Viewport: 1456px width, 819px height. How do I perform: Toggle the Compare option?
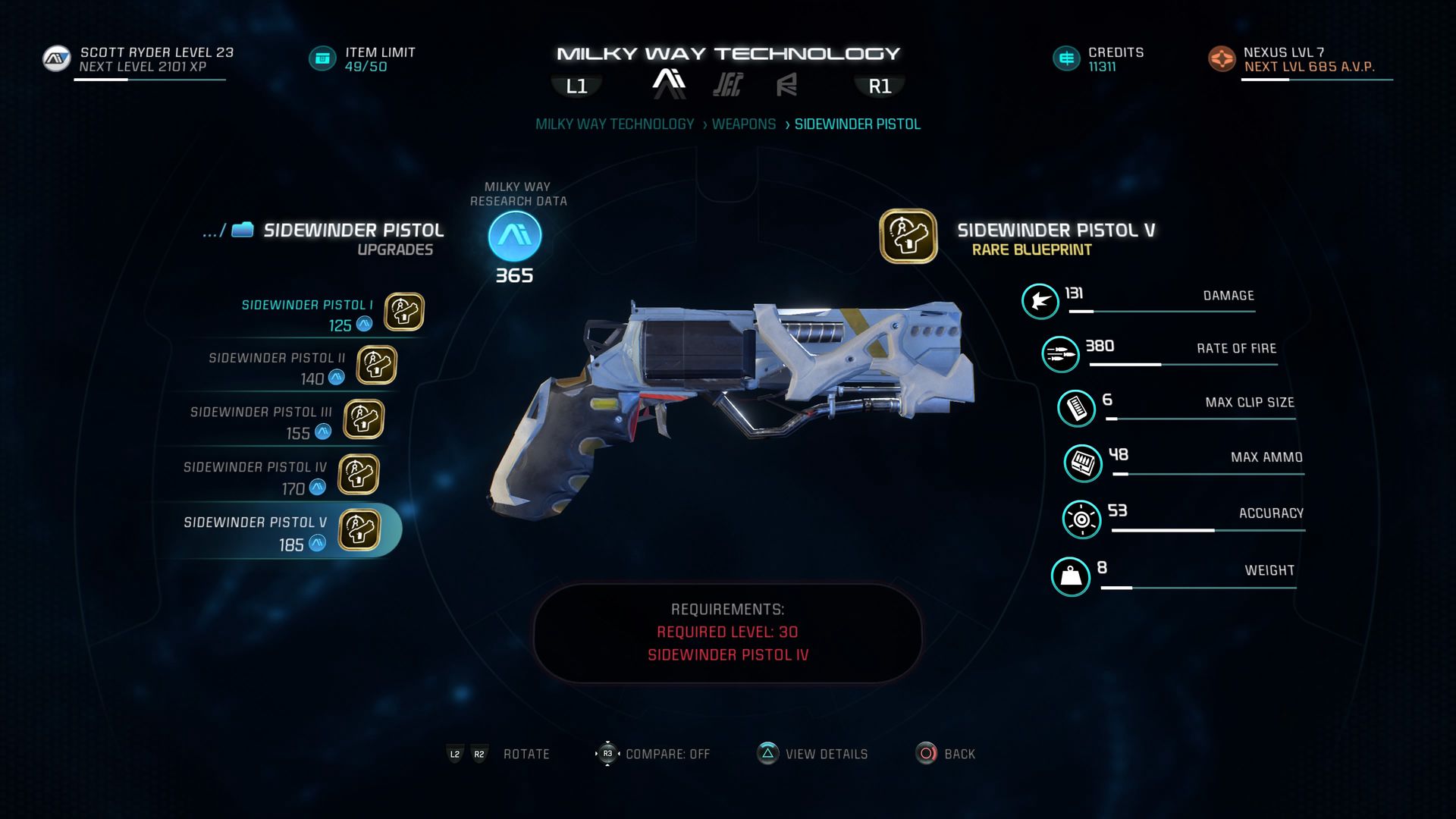[x=652, y=754]
